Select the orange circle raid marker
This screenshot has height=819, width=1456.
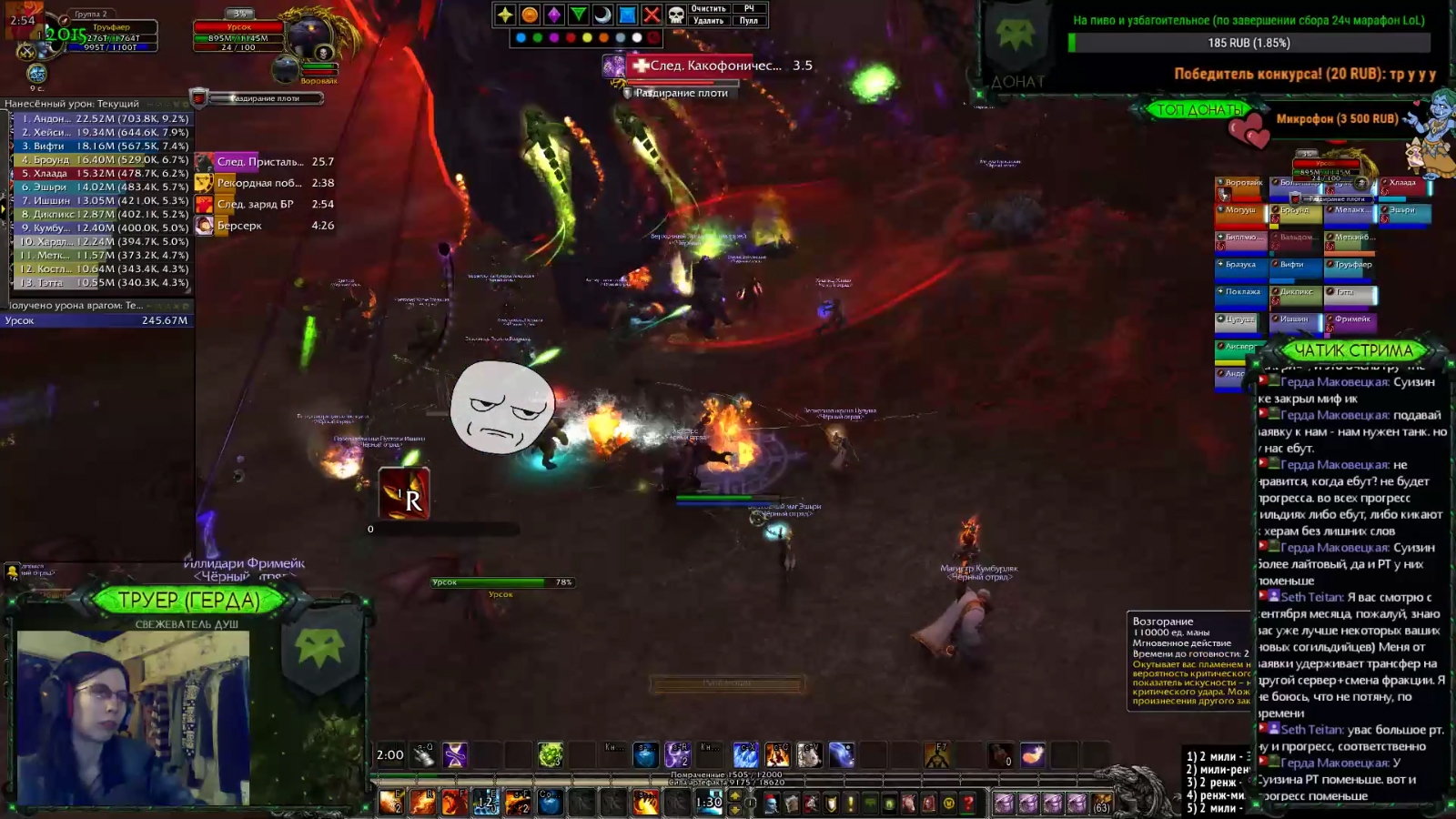[x=530, y=15]
